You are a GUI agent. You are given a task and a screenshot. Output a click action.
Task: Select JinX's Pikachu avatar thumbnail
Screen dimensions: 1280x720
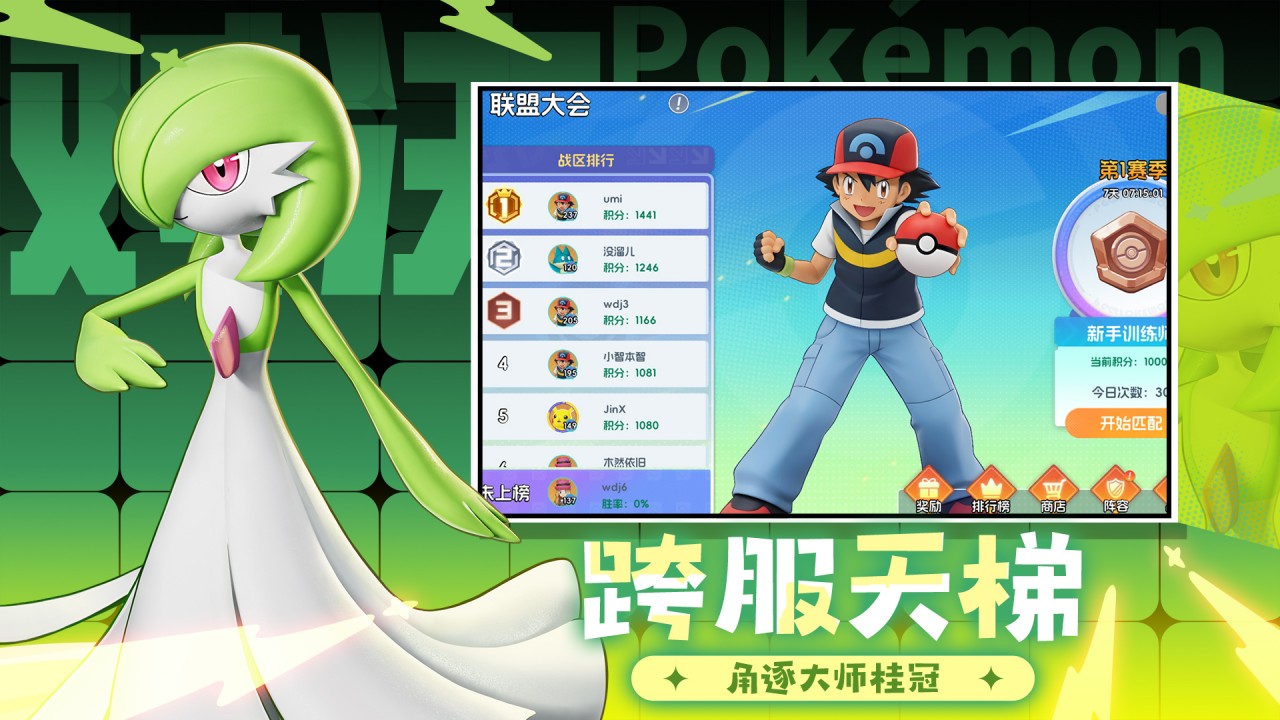[x=563, y=414]
